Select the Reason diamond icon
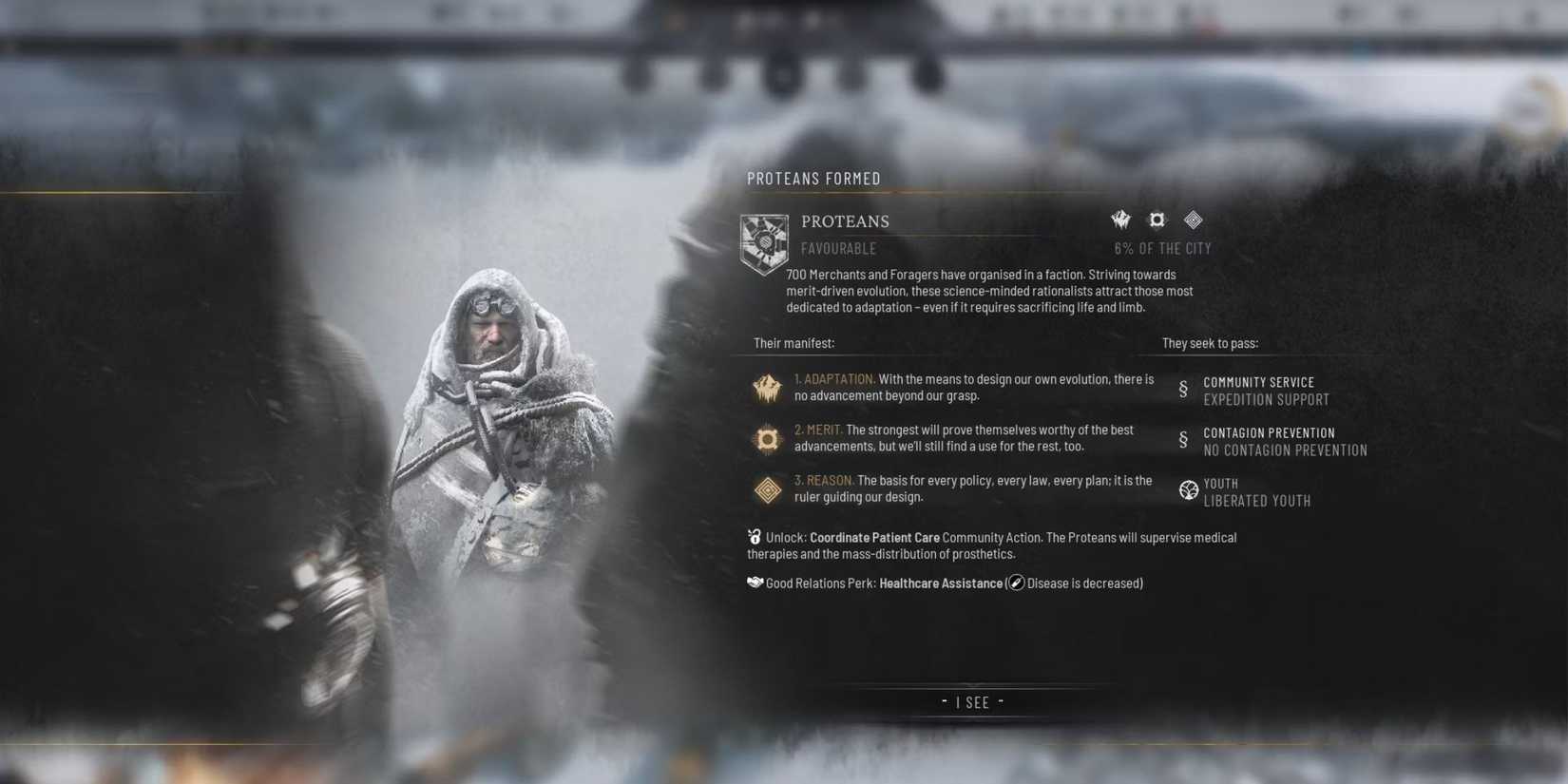Viewport: 1568px width, 784px height. pos(768,489)
